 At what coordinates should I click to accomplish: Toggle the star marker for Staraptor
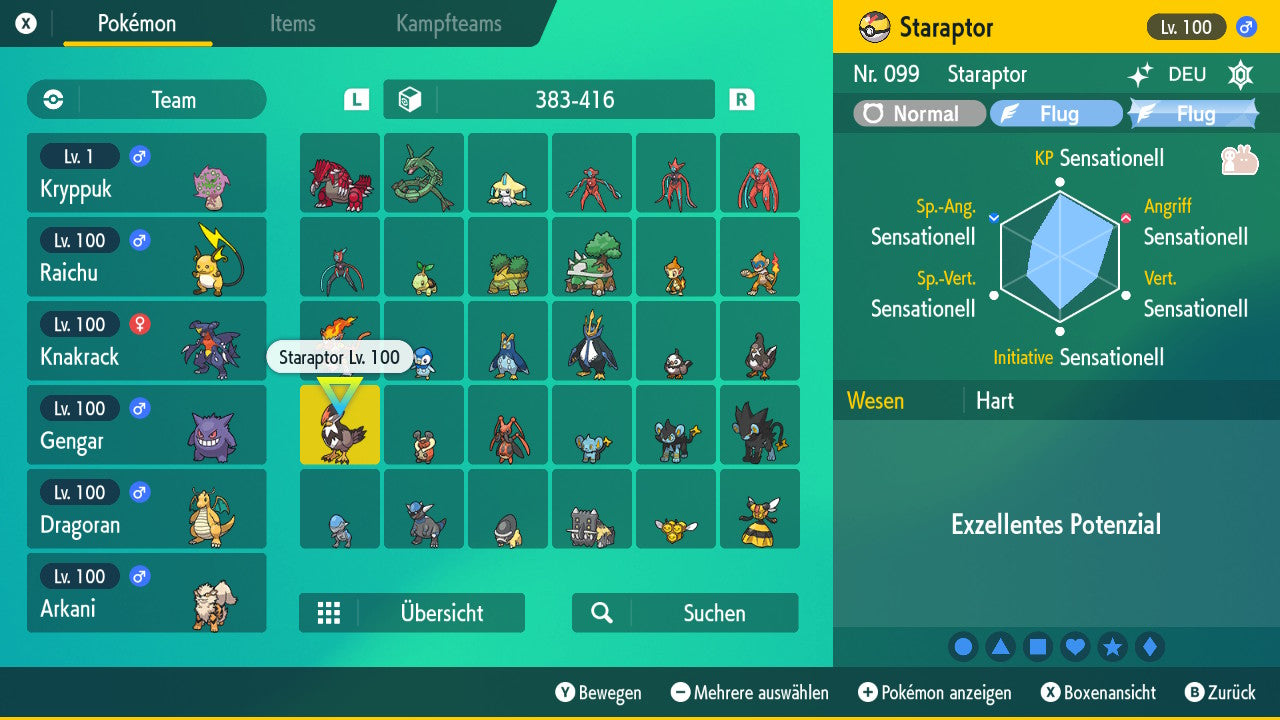1112,646
